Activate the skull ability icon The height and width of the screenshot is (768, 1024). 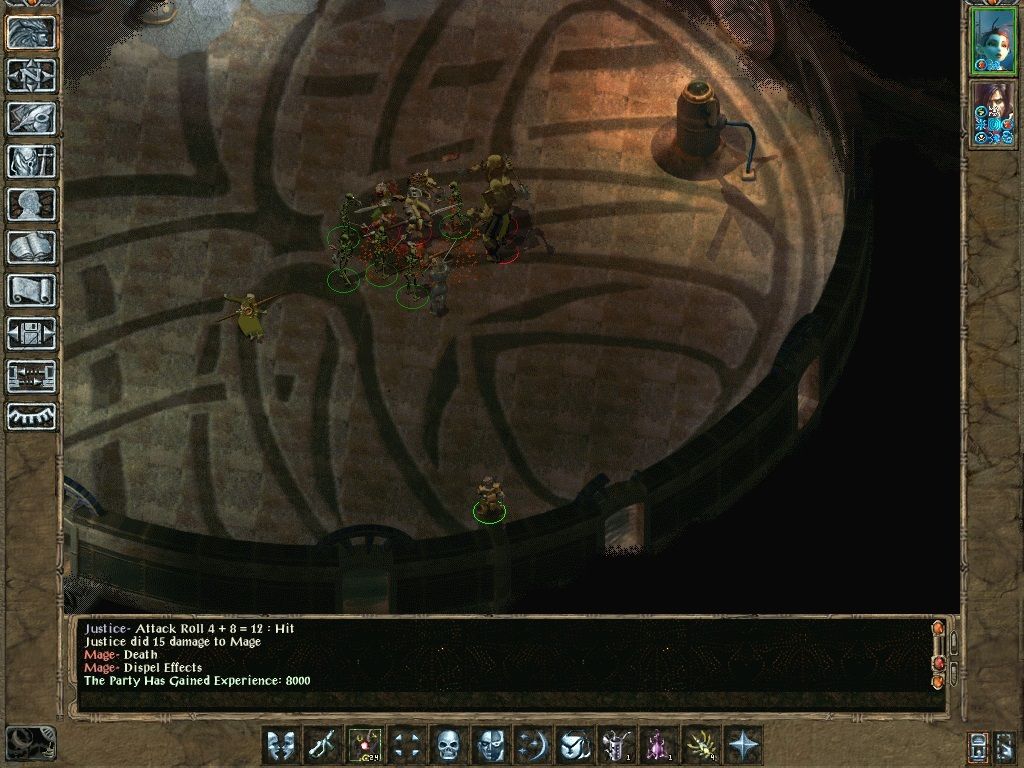pyautogui.click(x=447, y=745)
